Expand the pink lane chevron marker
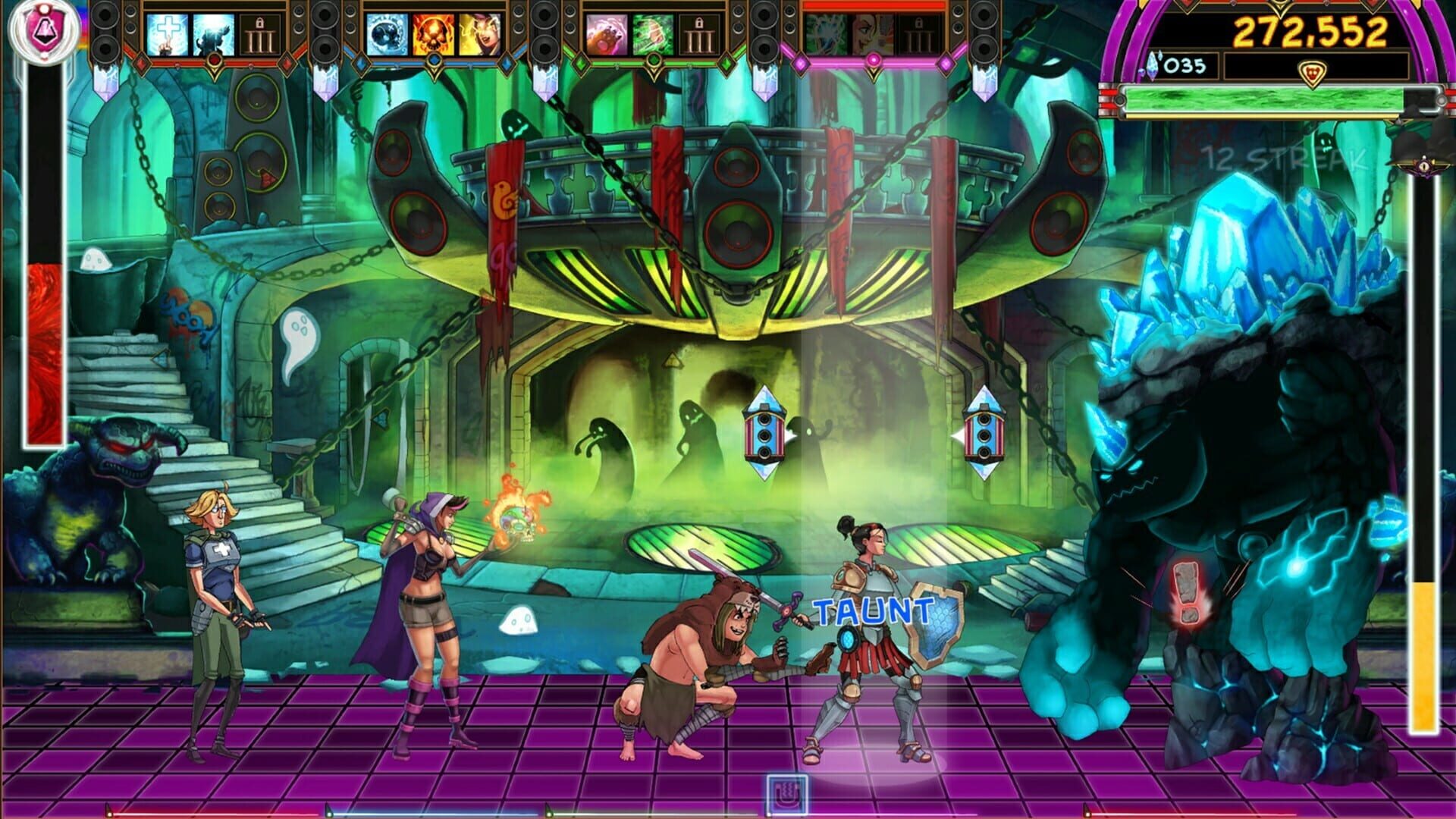Screen dimensions: 1456x819 pyautogui.click(x=873, y=61)
